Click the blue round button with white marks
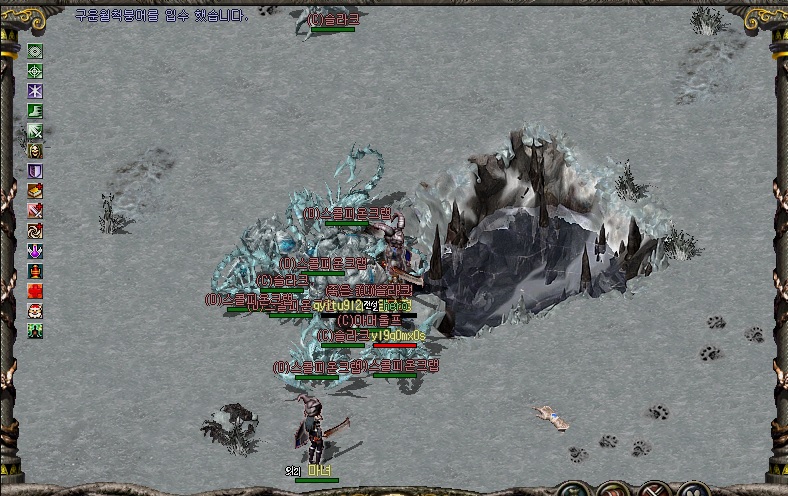 [692, 490]
